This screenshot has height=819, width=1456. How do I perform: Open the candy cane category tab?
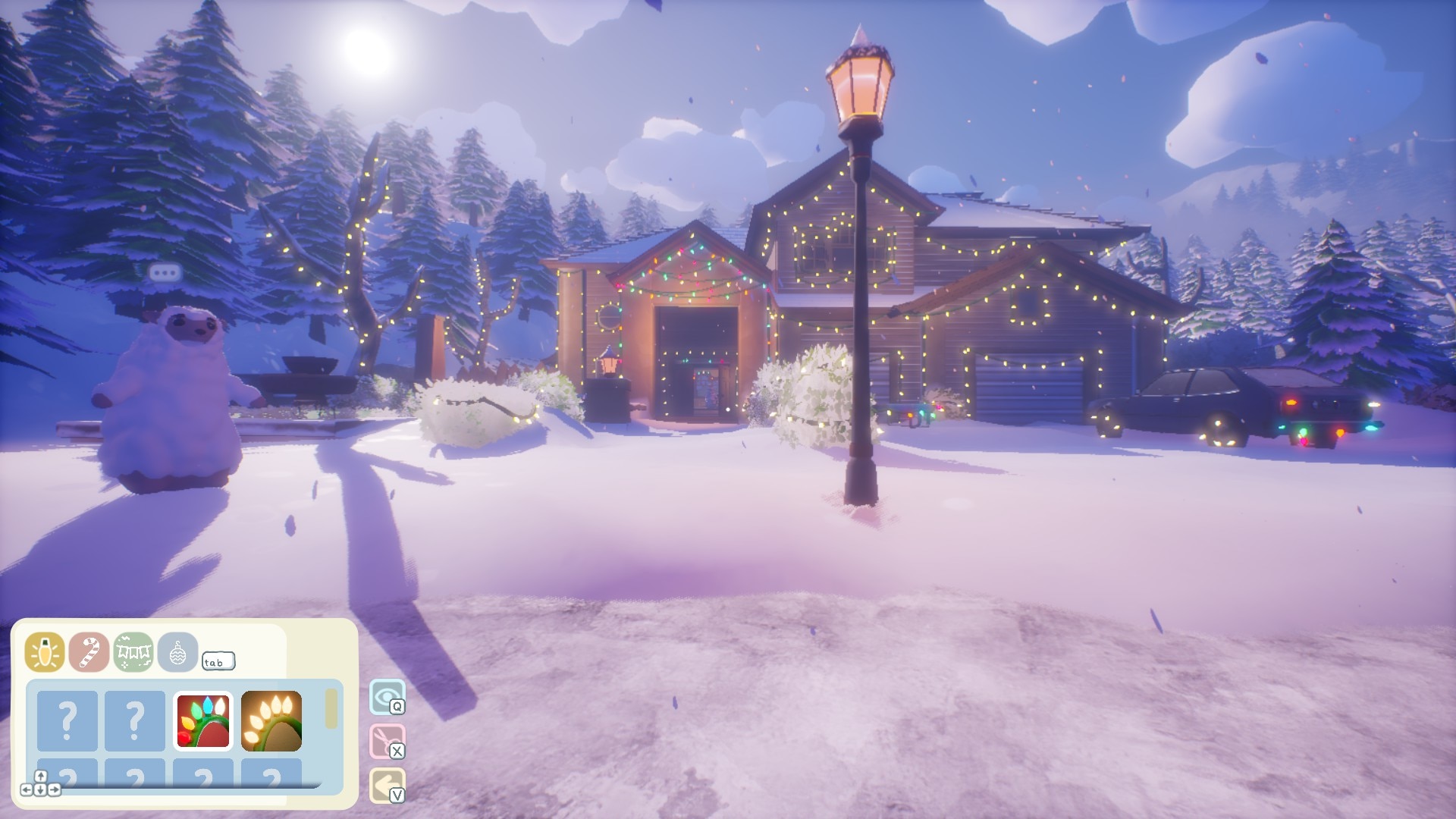tap(89, 652)
